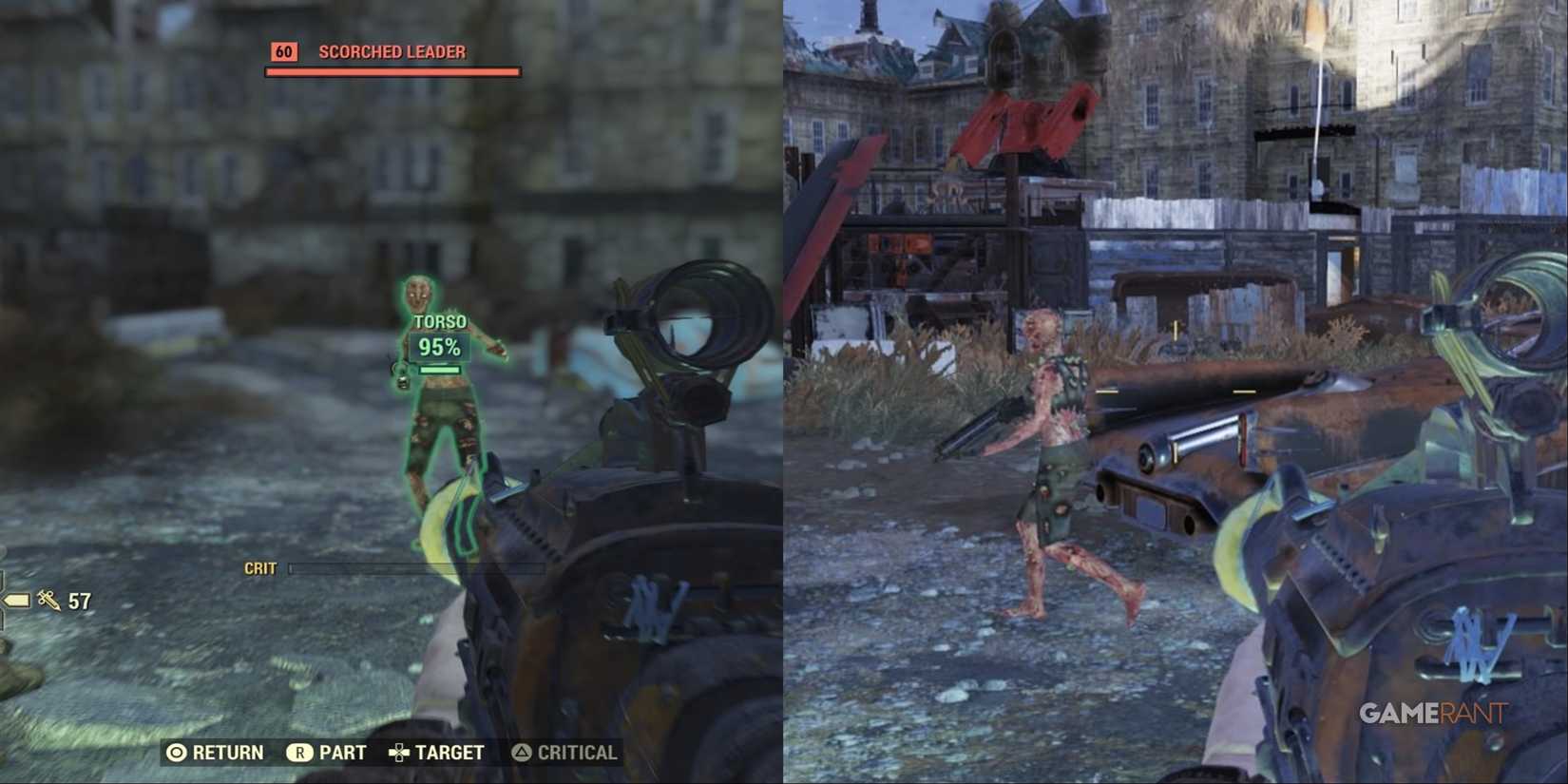This screenshot has height=784, width=1568.
Task: Click the CRIT meter bar
Action: tap(418, 569)
